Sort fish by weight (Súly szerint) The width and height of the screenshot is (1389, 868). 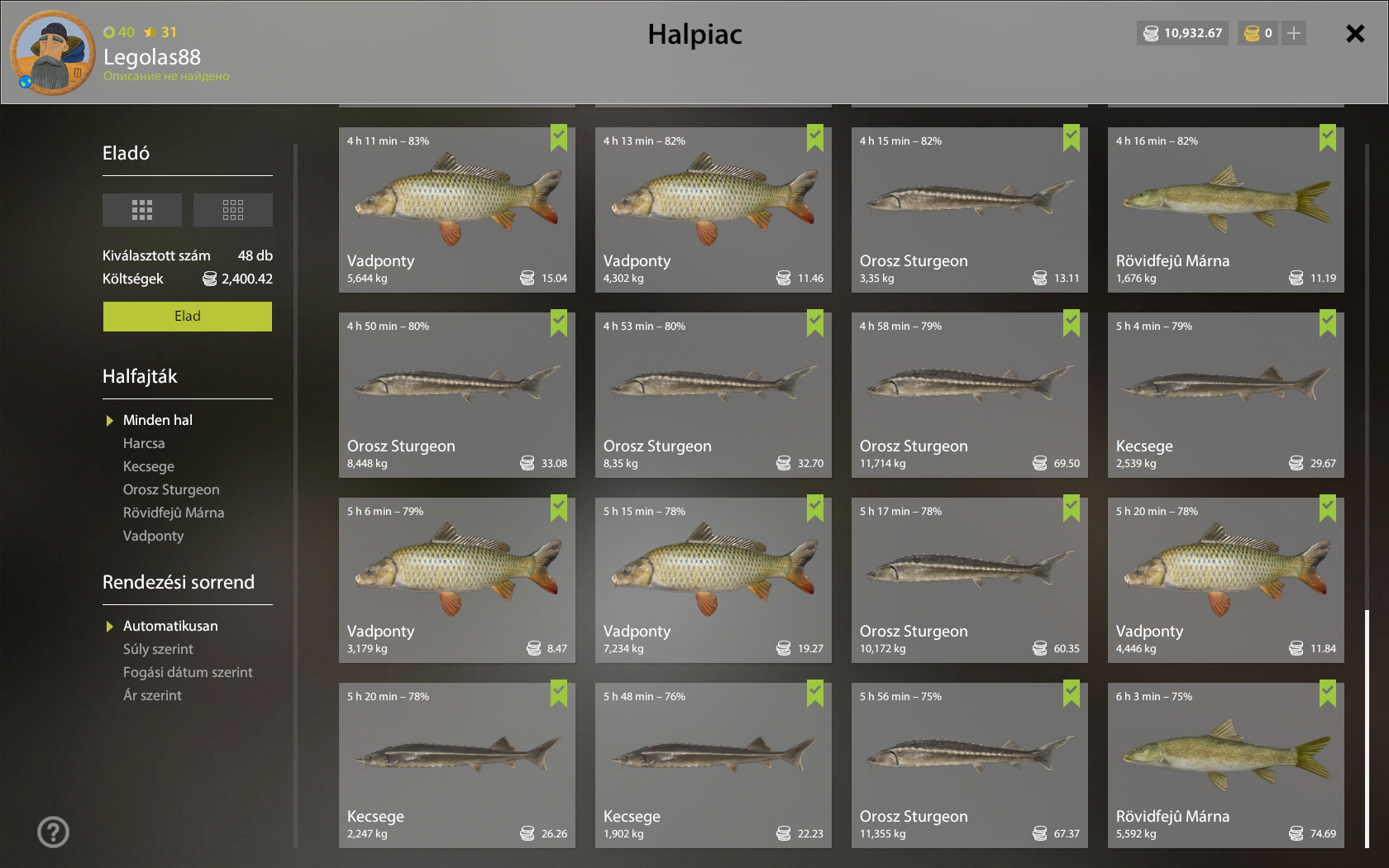click(158, 650)
